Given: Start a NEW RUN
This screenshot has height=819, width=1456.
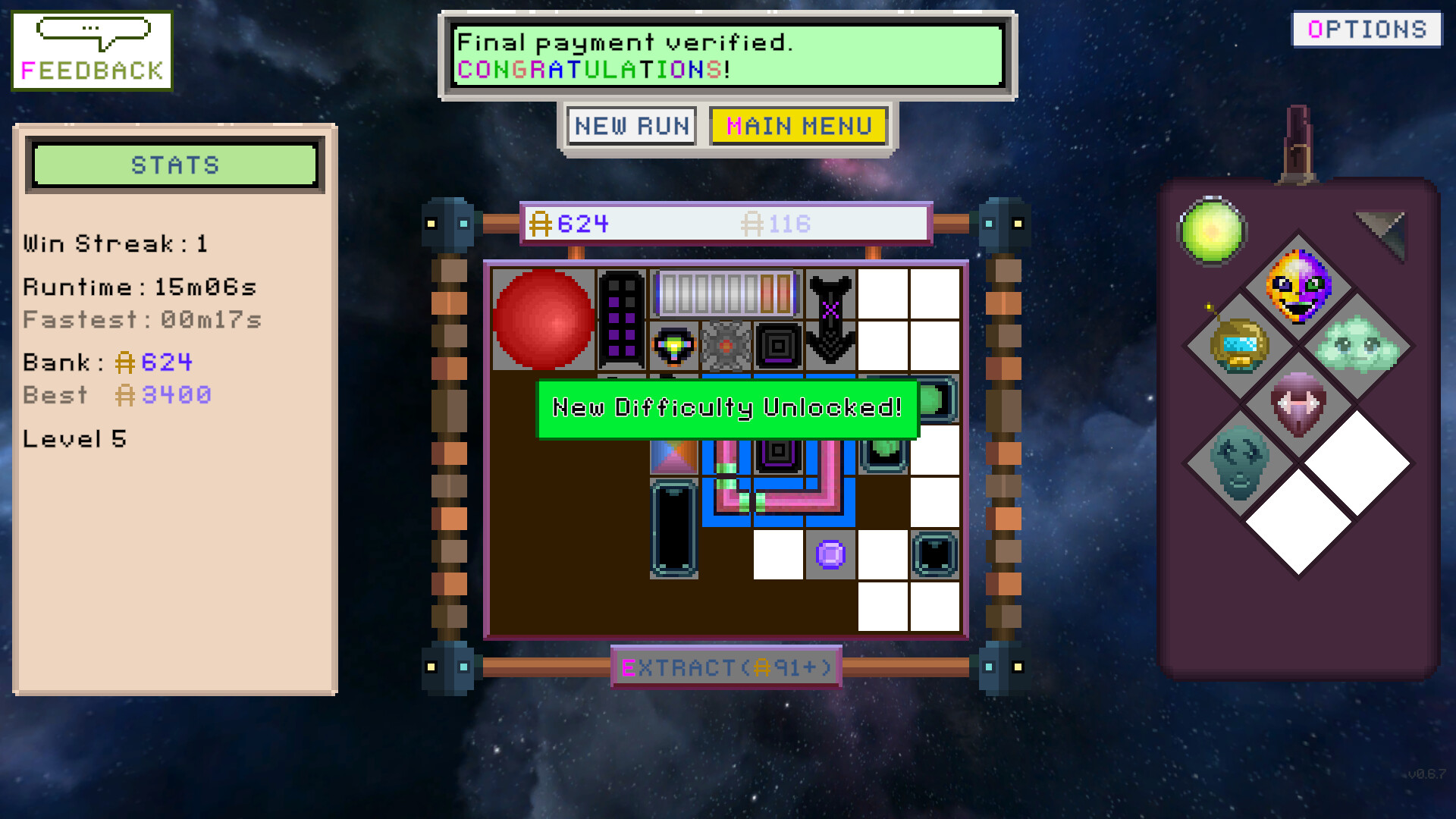Looking at the screenshot, I should tap(632, 125).
